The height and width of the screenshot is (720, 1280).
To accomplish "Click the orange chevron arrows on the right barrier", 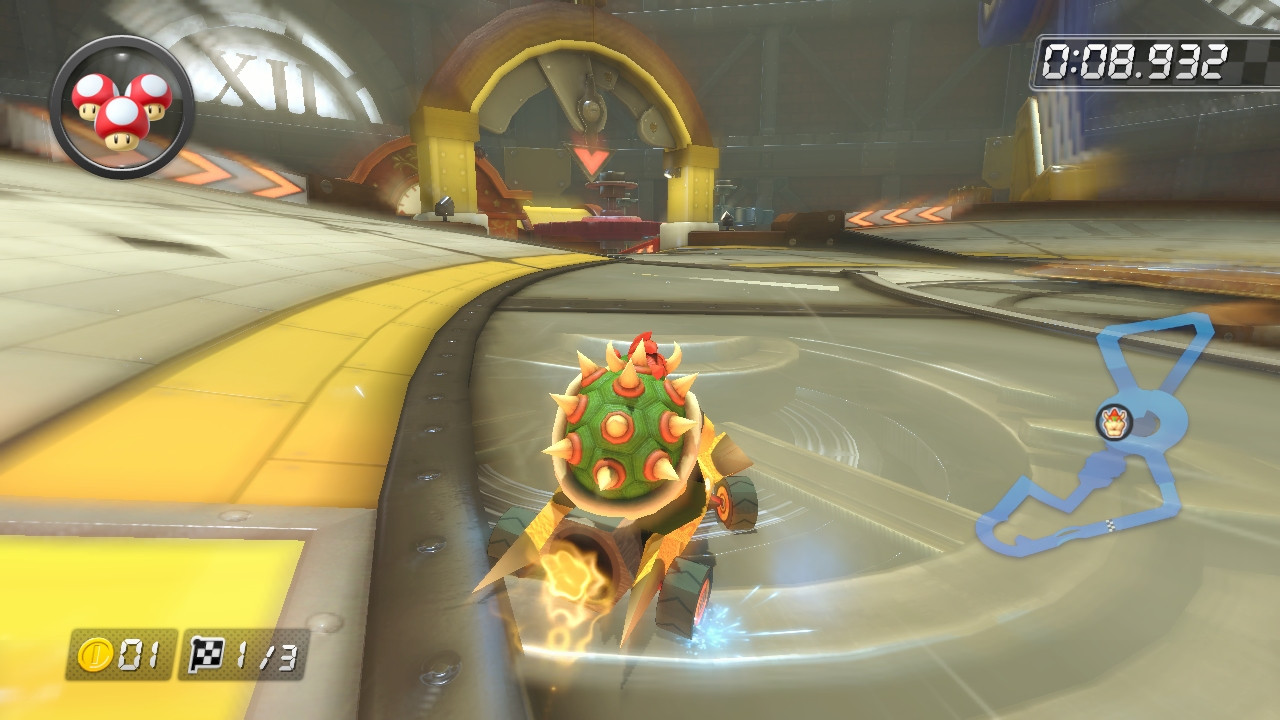I will (900, 215).
